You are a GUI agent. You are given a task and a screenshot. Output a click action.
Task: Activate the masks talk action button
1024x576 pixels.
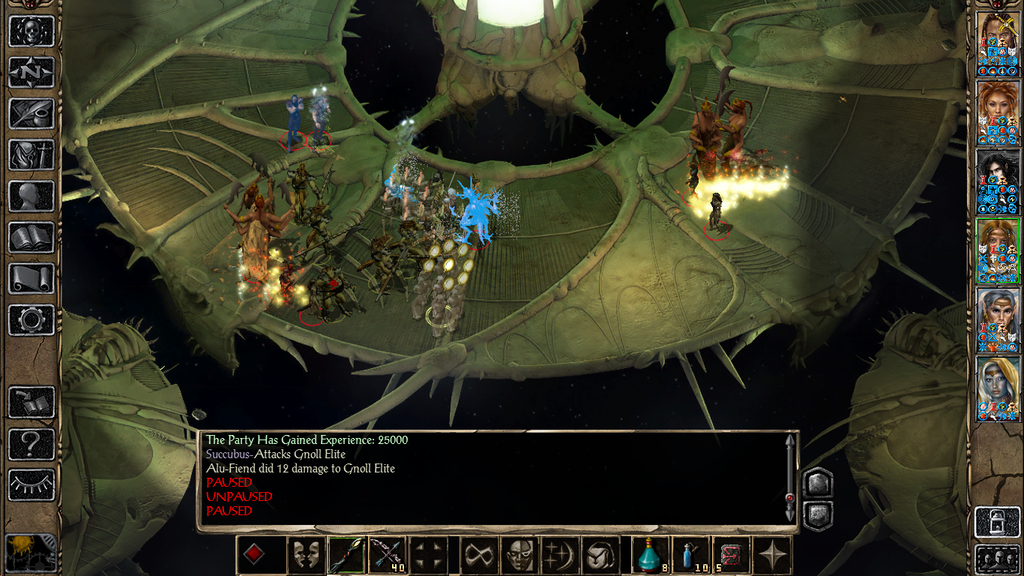304,555
